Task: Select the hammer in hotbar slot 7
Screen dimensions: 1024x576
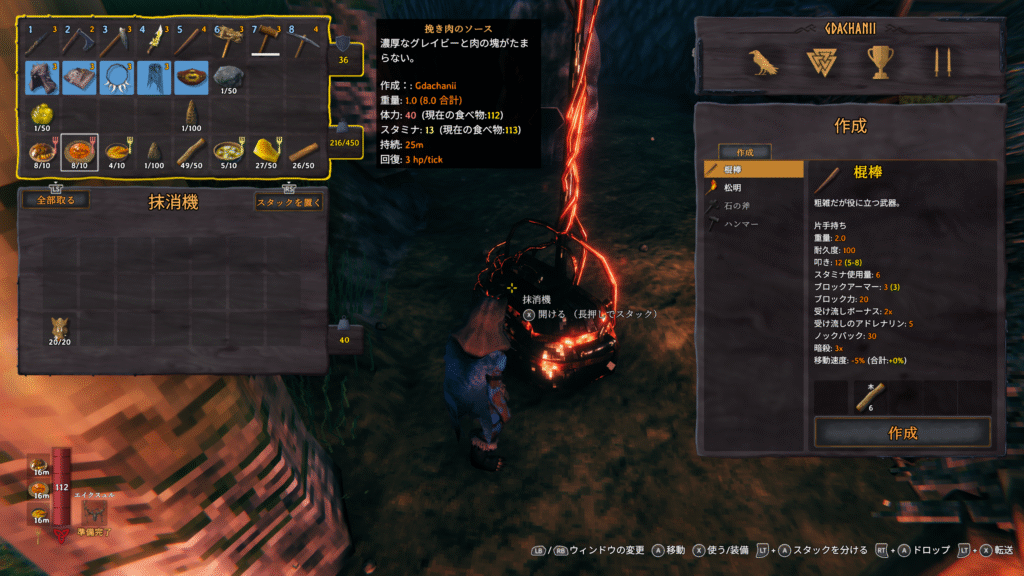Action: 266,41
